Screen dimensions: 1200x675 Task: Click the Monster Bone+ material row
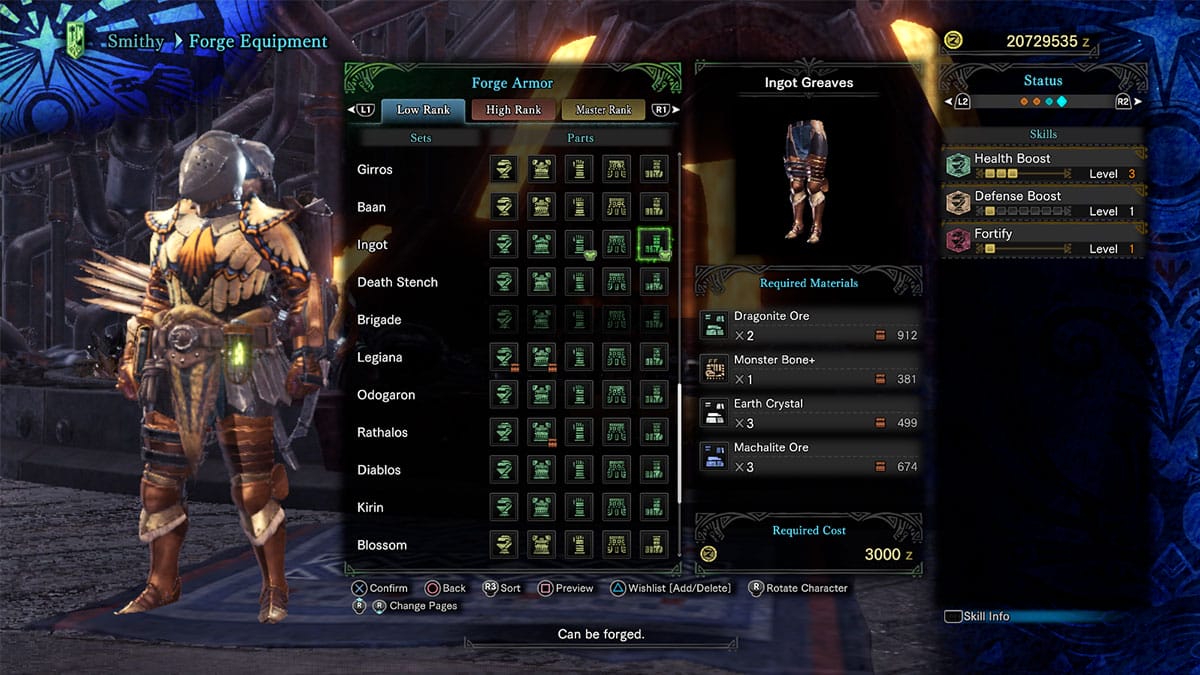(808, 369)
